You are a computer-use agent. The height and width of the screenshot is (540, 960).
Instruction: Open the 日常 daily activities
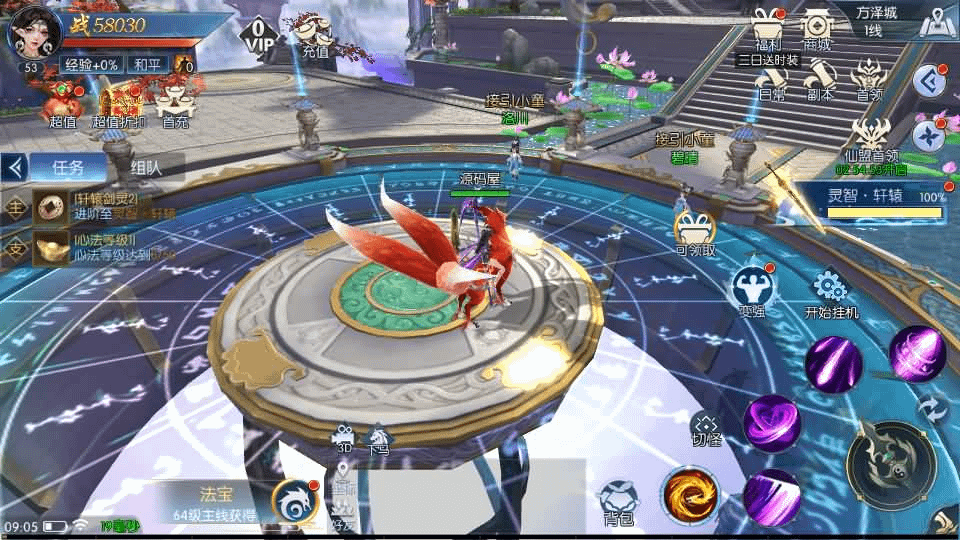[770, 80]
